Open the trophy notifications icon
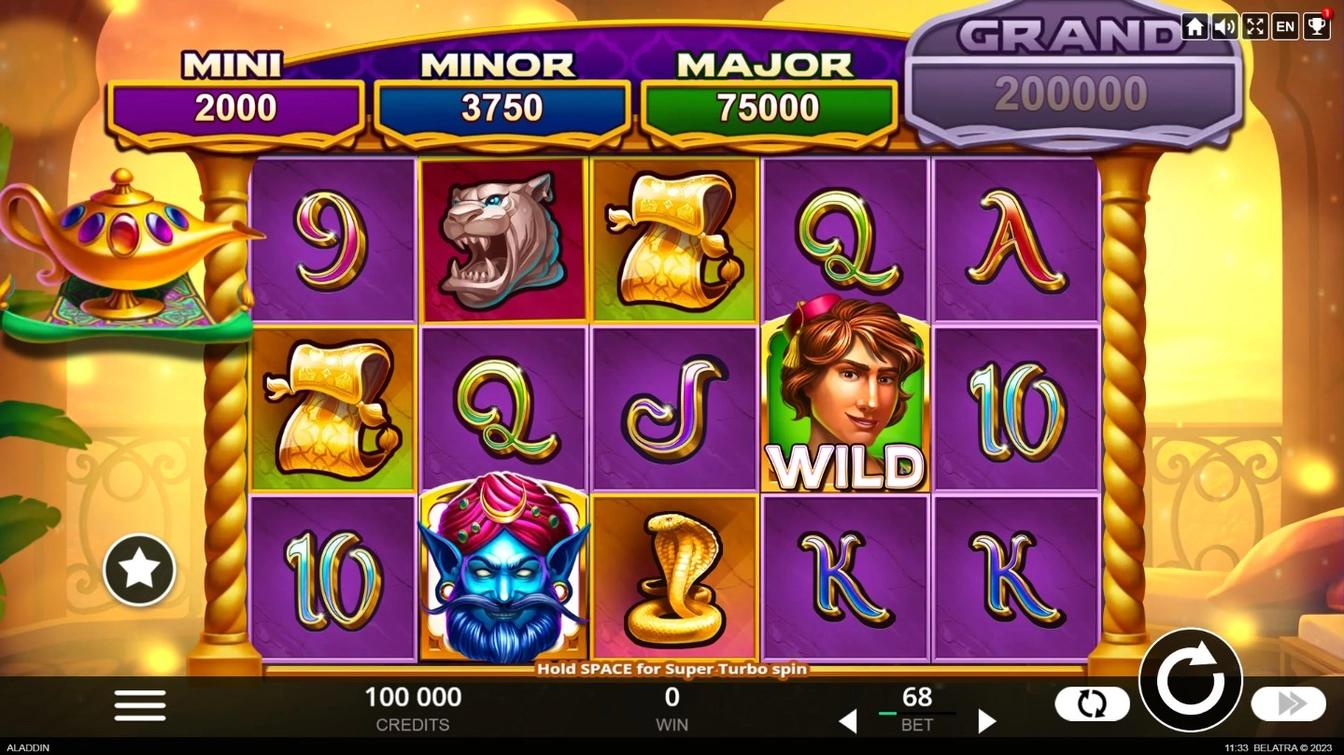1344x755 pixels. (1316, 27)
